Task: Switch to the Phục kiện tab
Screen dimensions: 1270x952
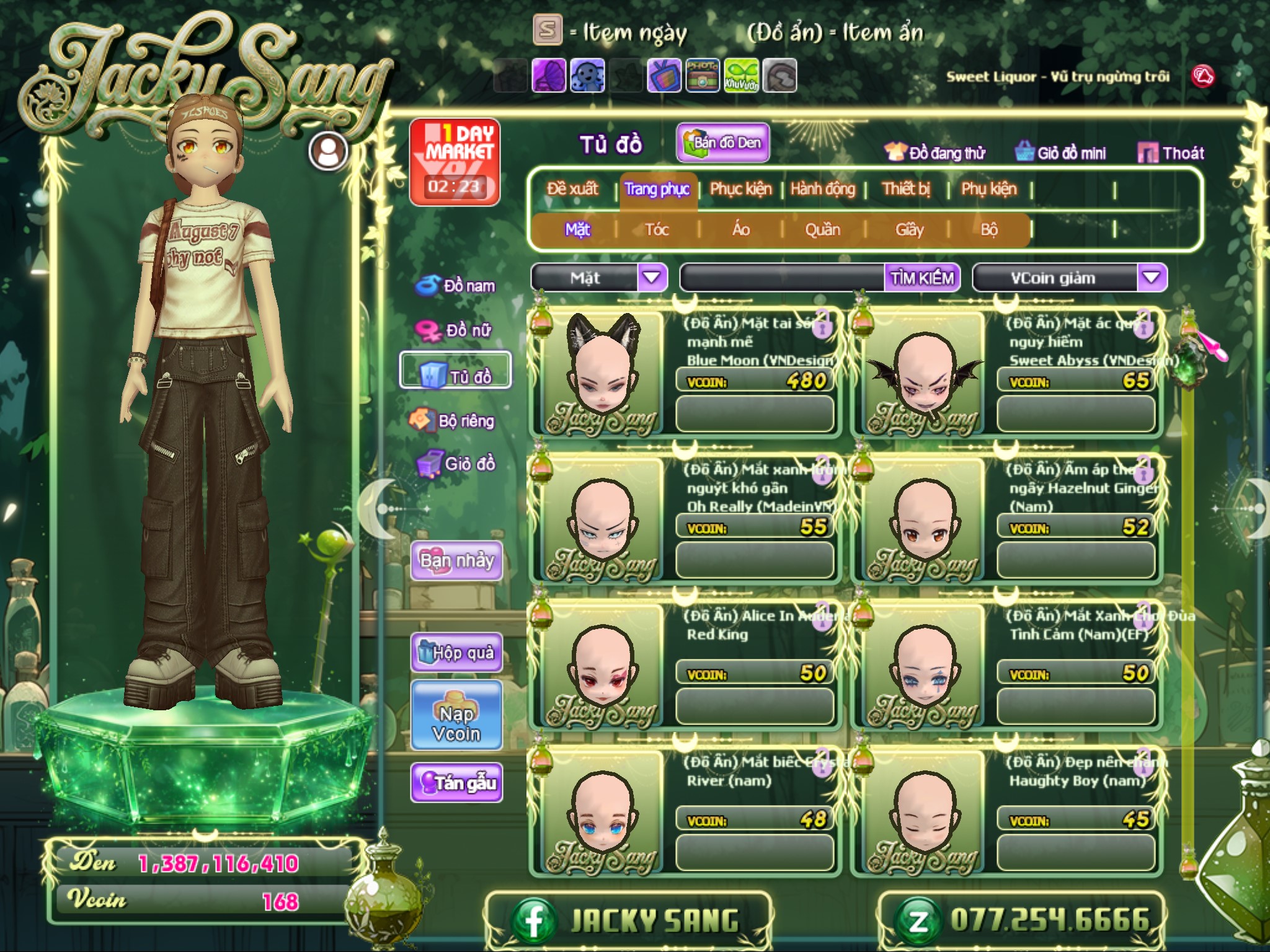Action: [740, 189]
